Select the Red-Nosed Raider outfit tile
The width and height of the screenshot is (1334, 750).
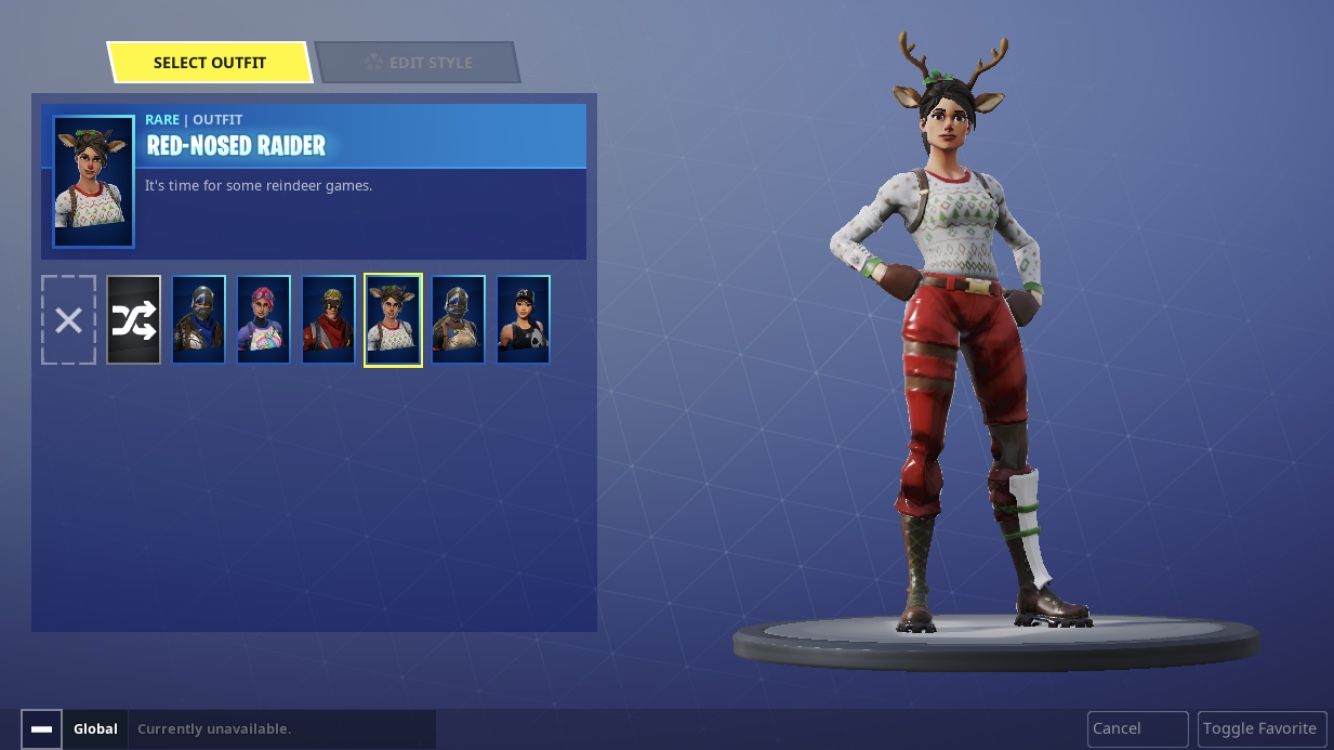coord(393,320)
